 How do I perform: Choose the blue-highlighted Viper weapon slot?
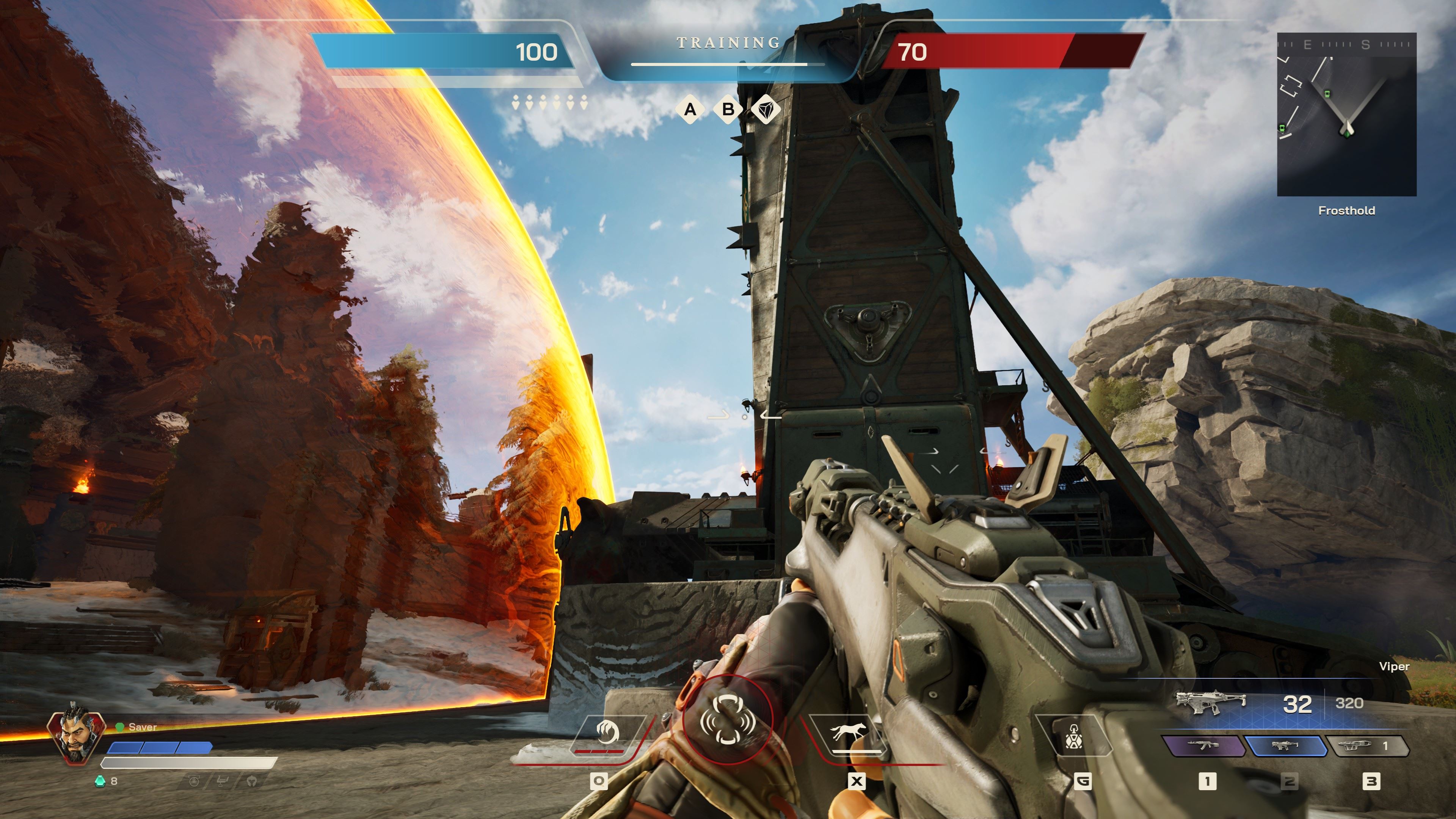tap(1285, 746)
